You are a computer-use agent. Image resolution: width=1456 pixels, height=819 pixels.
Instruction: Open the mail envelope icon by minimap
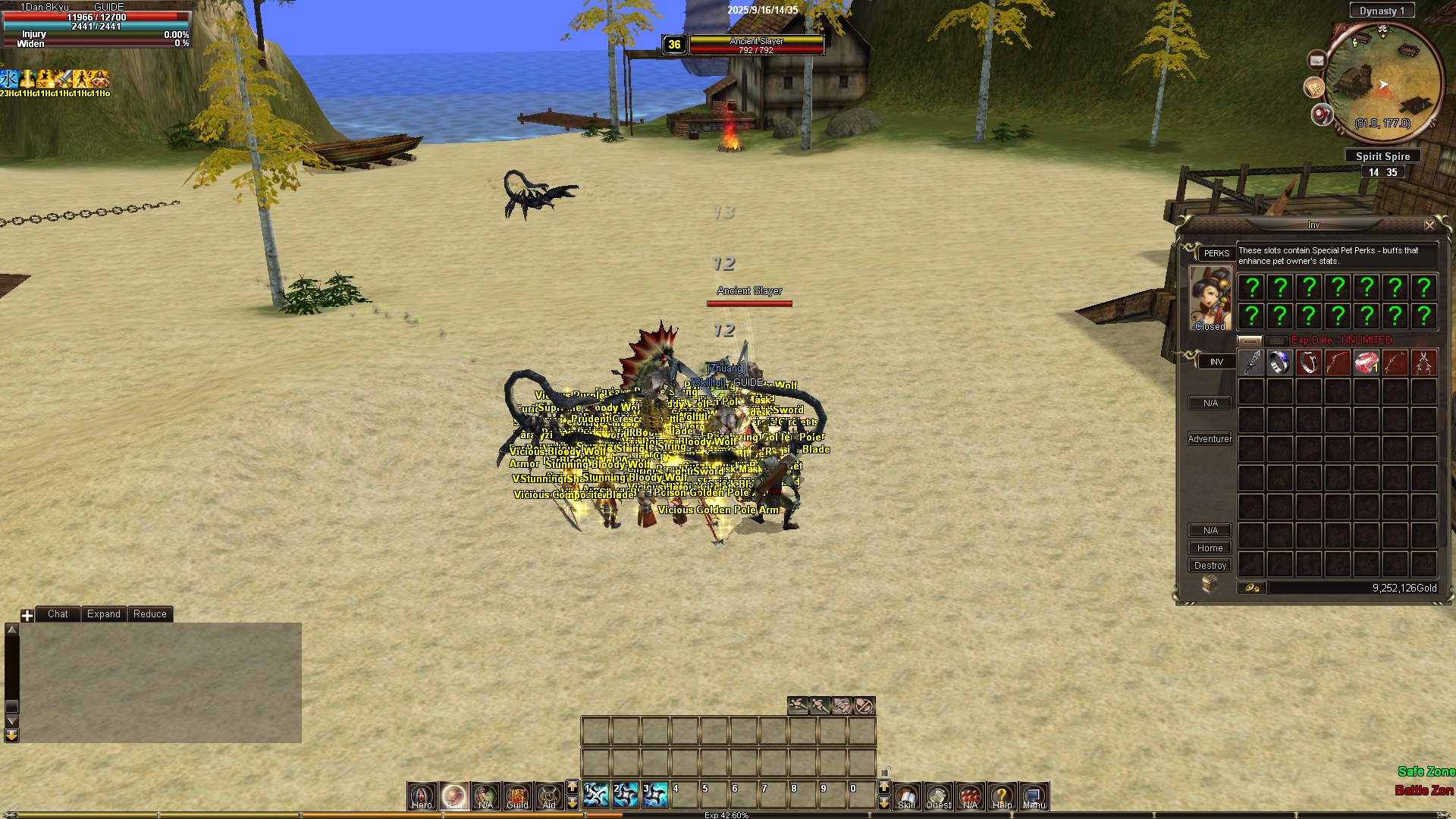pos(1316,60)
